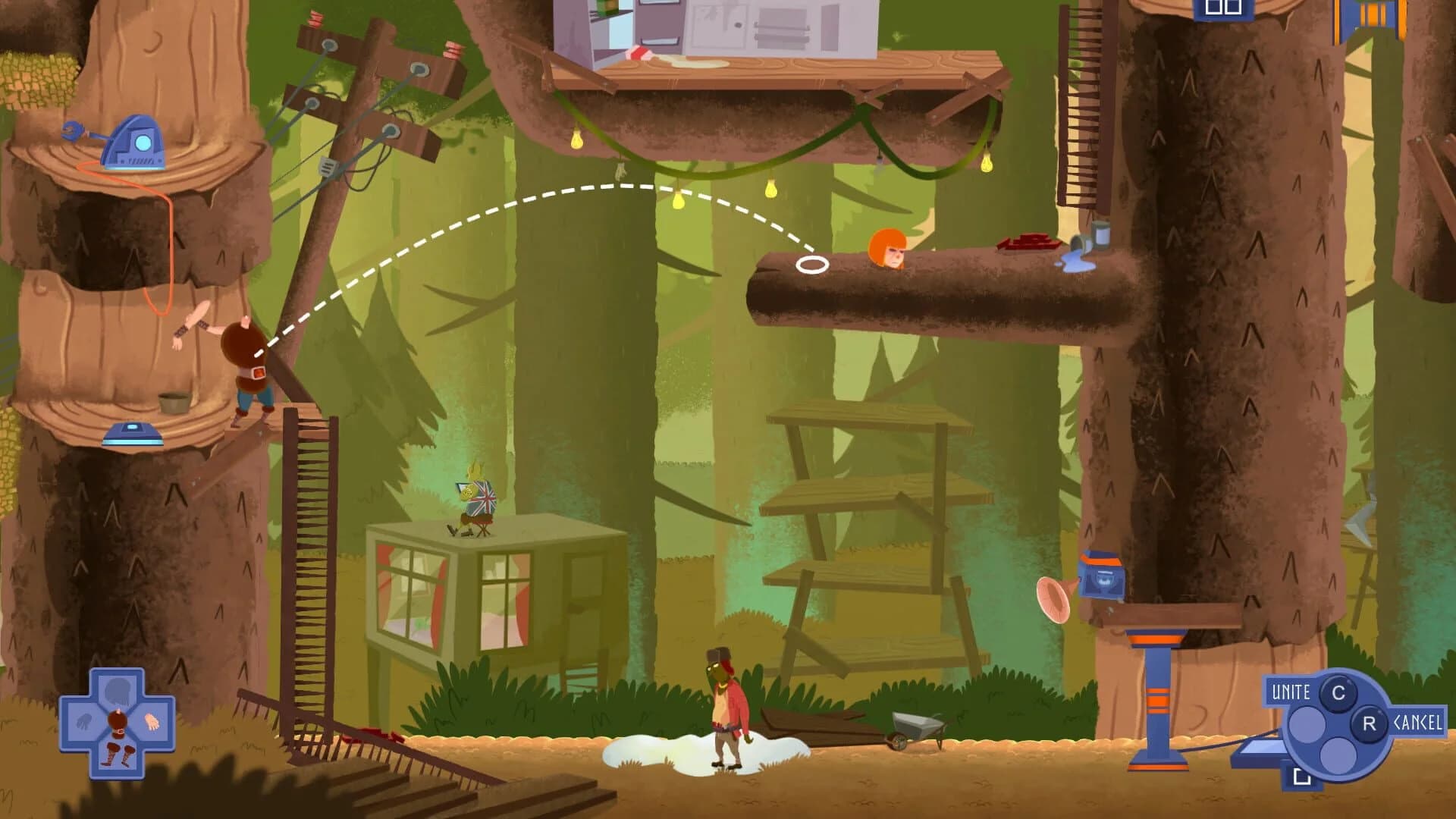Select the glowing right hand on the D-pad
This screenshot has height=819, width=1456.
pyautogui.click(x=152, y=720)
